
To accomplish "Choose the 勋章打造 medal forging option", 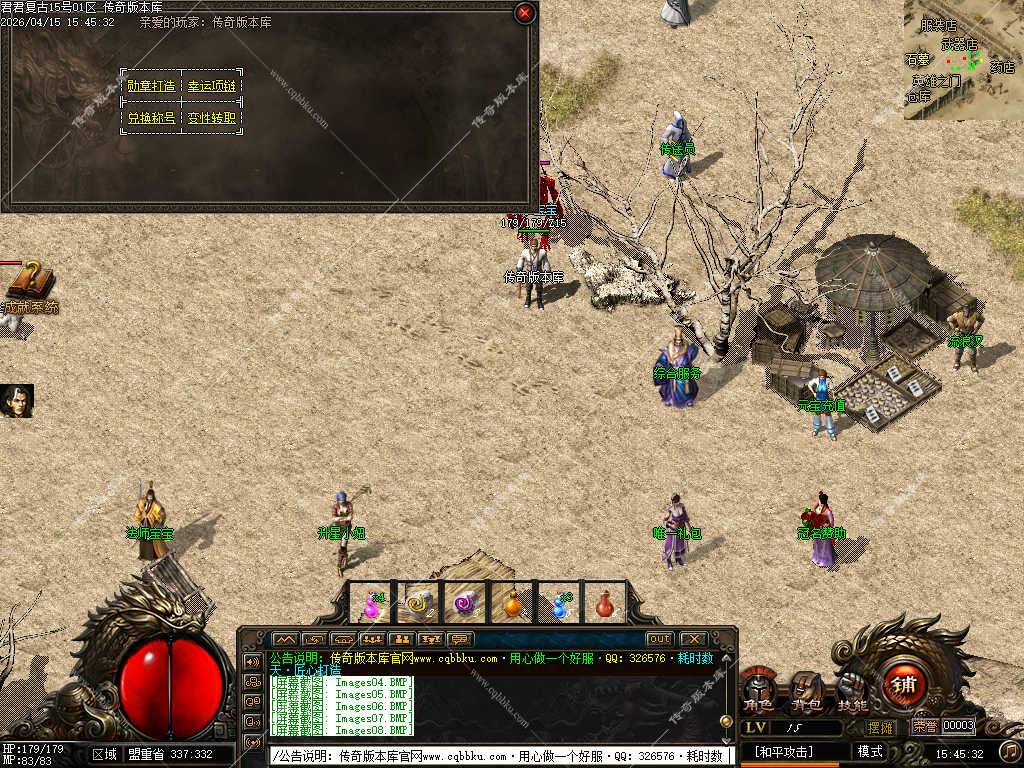I will (x=151, y=86).
